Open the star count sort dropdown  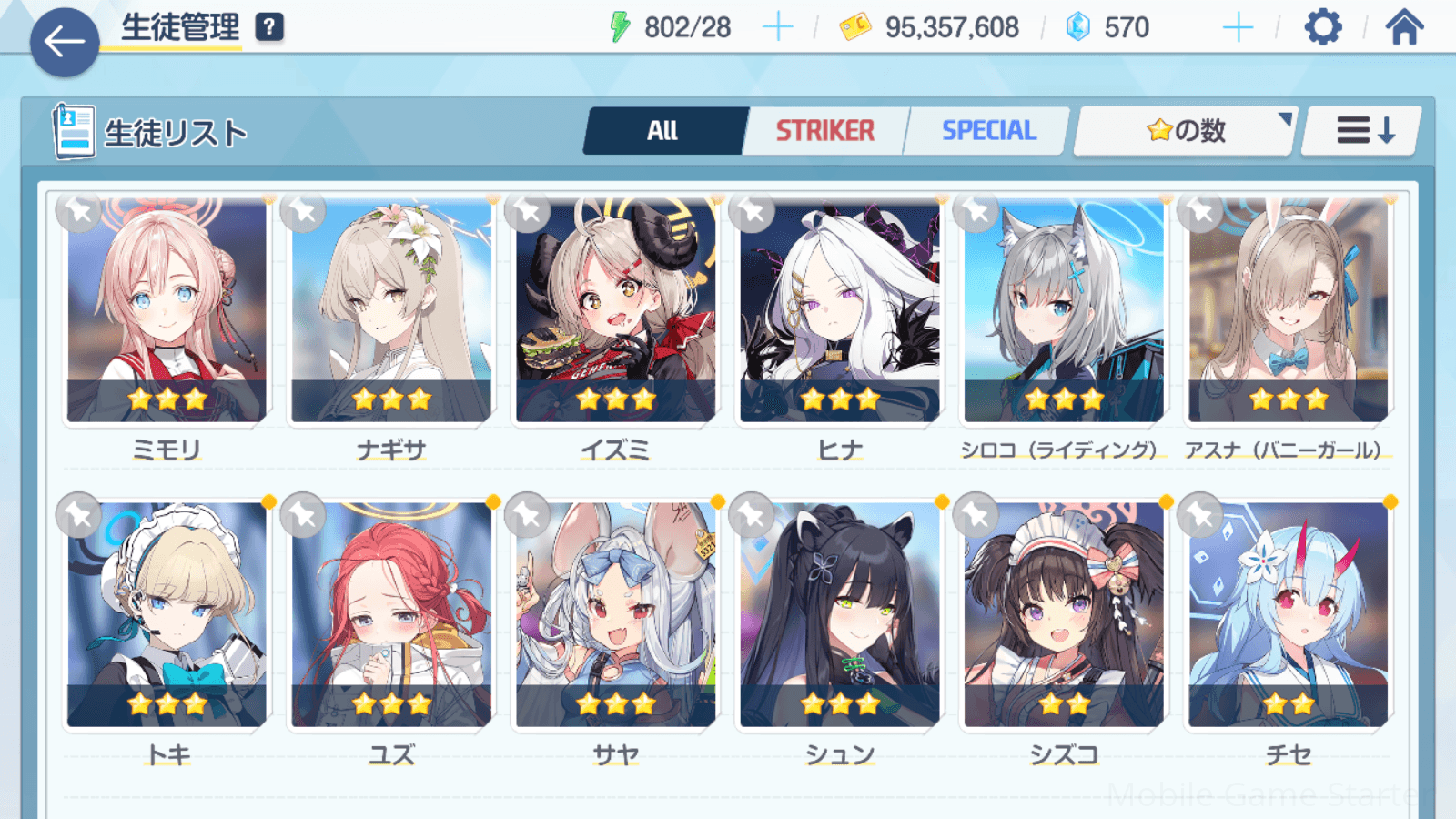[1185, 131]
